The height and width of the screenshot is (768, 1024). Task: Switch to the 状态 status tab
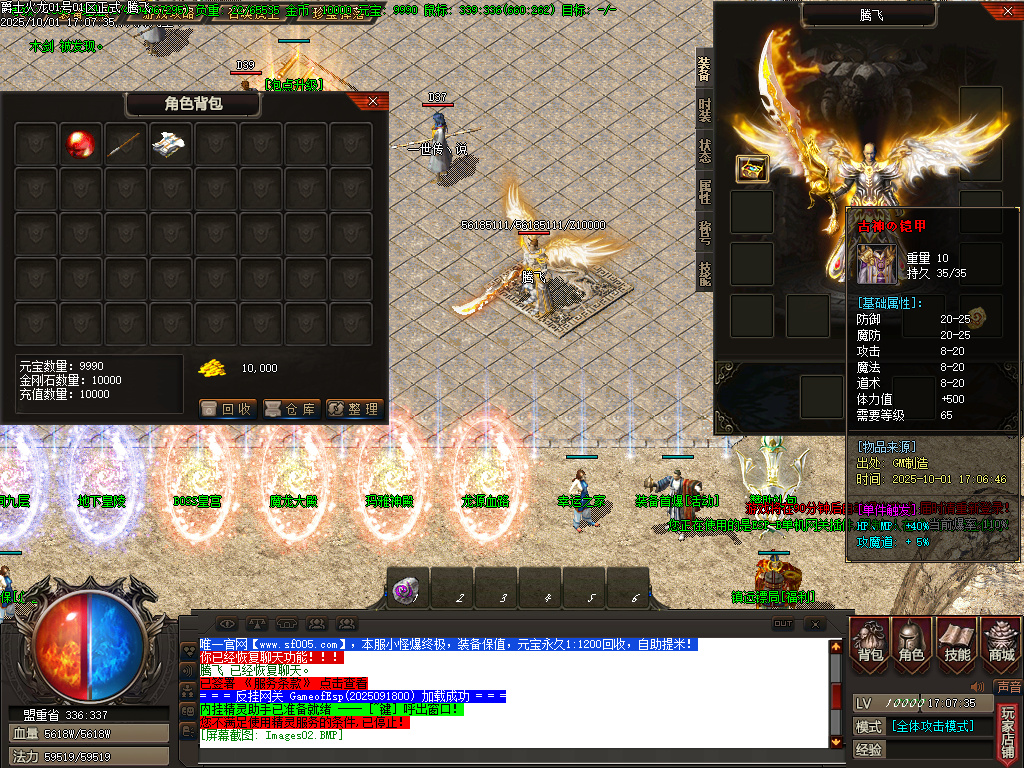[x=704, y=151]
